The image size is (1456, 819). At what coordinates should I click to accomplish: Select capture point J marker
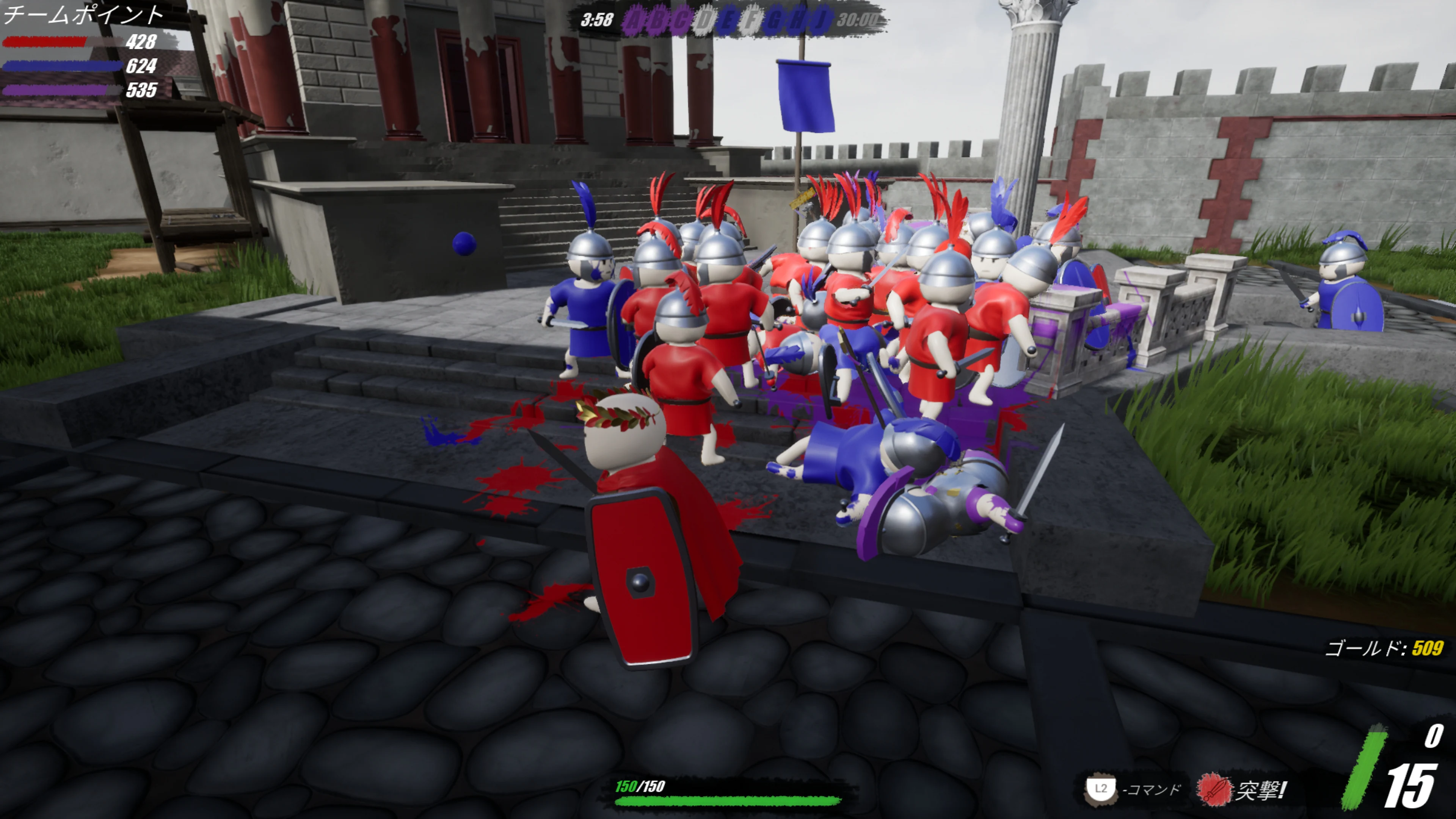[x=819, y=21]
